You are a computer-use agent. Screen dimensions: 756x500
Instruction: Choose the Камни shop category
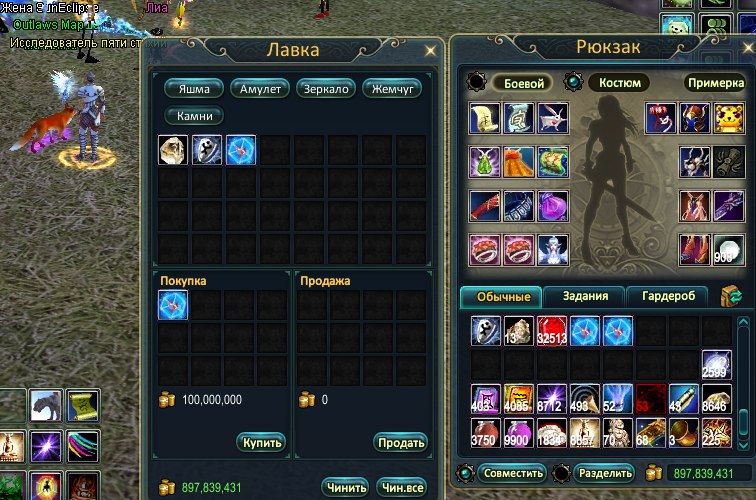[x=194, y=116]
